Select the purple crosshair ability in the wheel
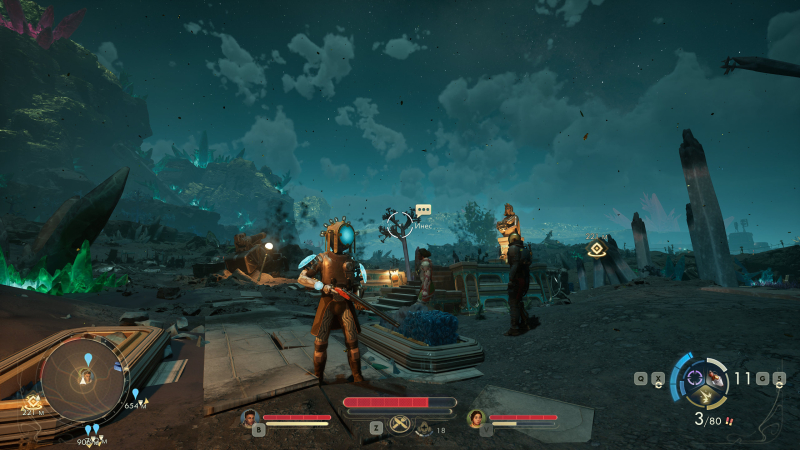This screenshot has height=450, width=800. (x=695, y=378)
